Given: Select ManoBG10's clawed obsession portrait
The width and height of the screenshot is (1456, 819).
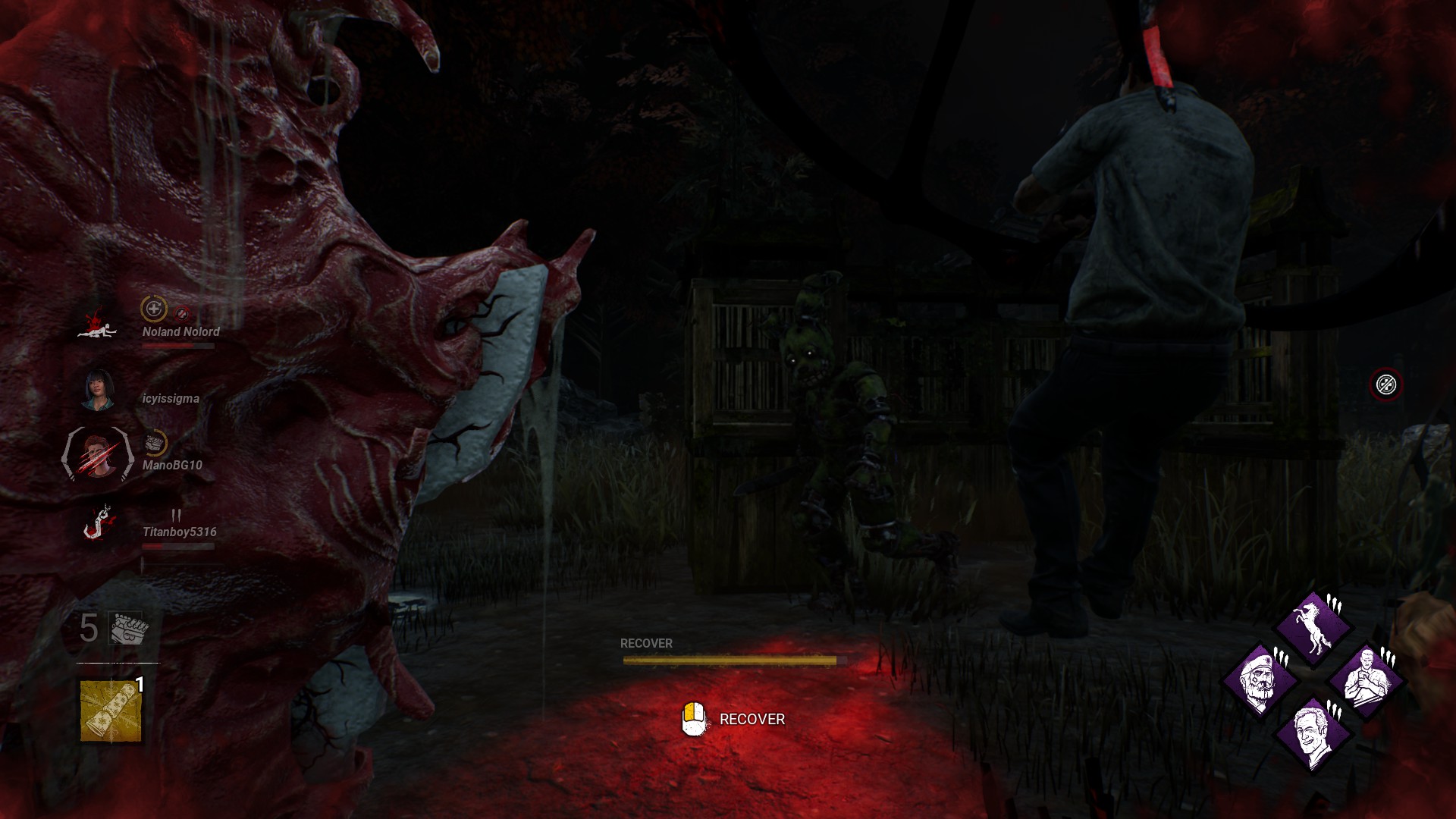Looking at the screenshot, I should [x=98, y=455].
